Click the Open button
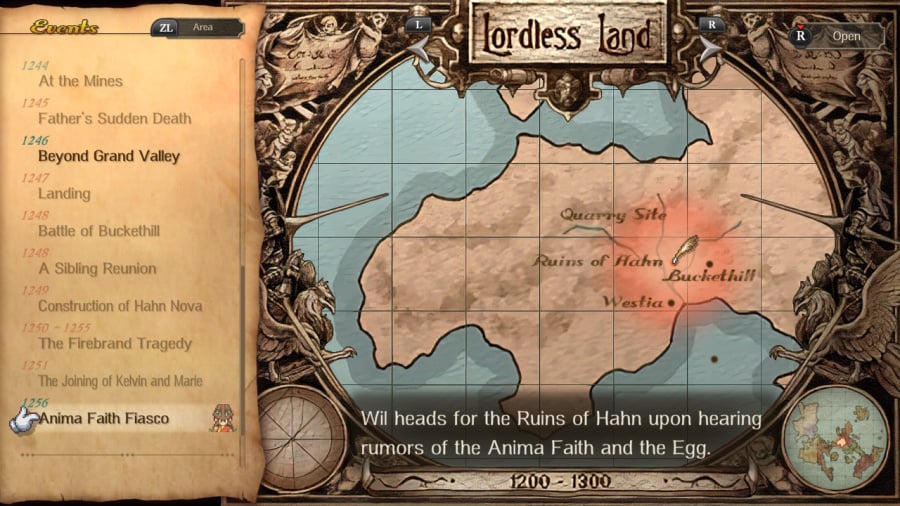 (x=836, y=37)
